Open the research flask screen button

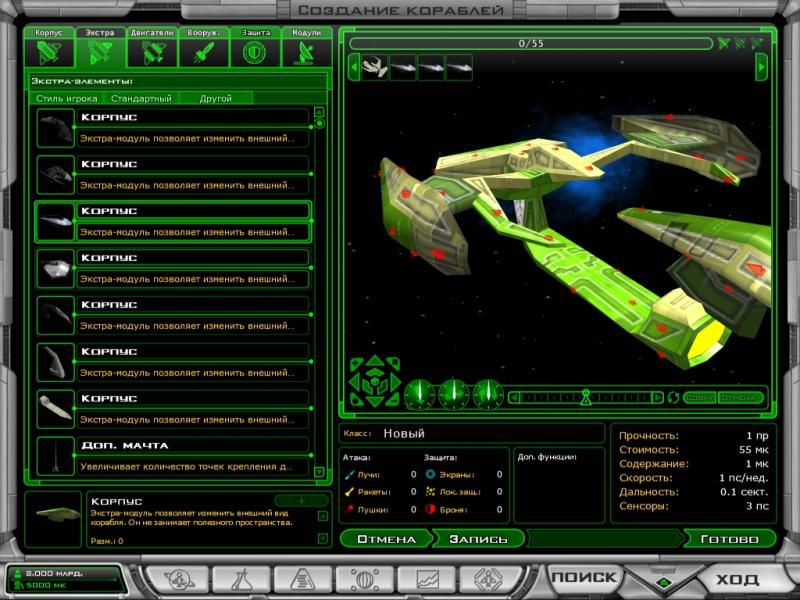(x=239, y=578)
